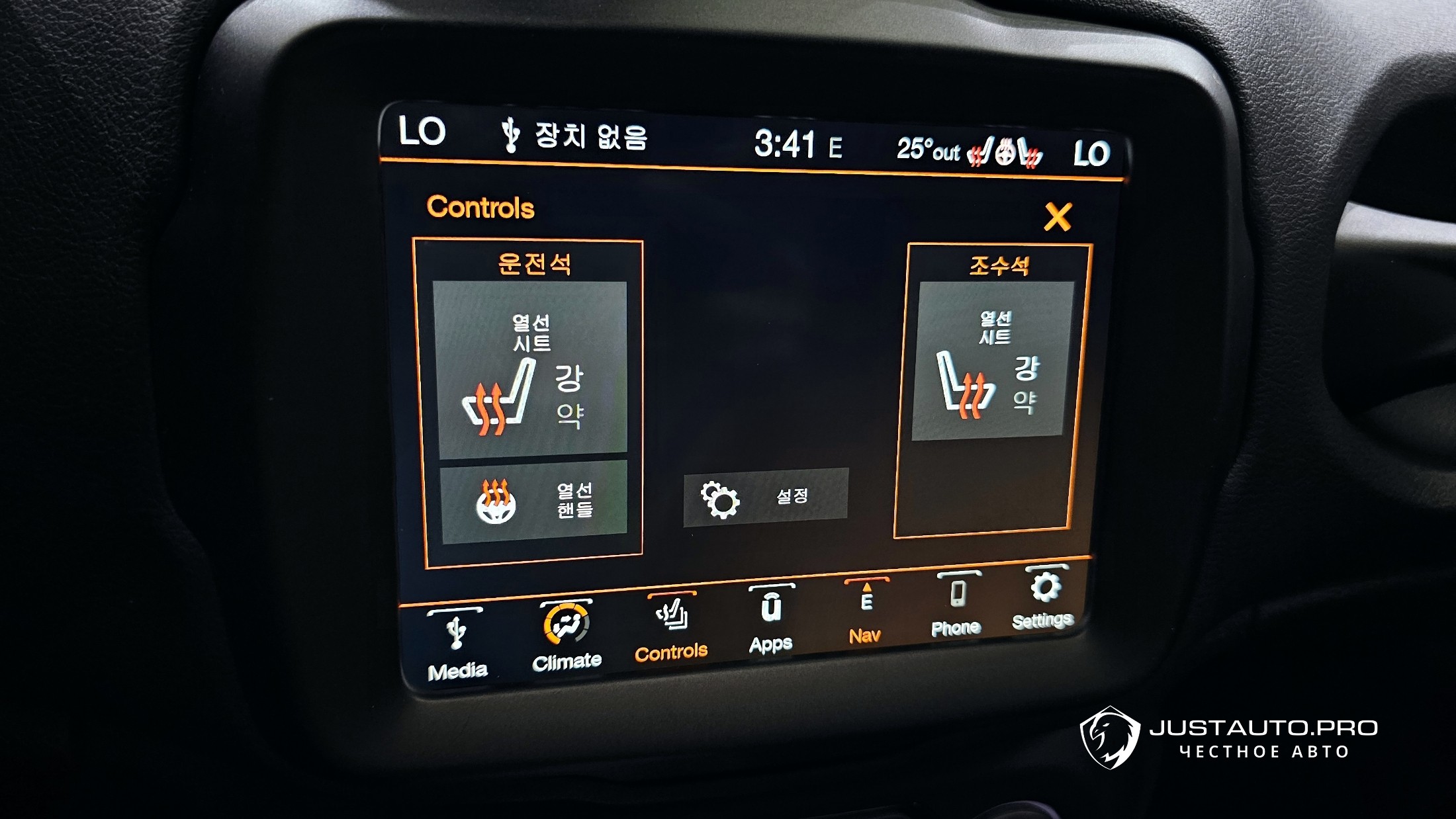
Task: Close the Controls screen with the X
Action: (1057, 216)
